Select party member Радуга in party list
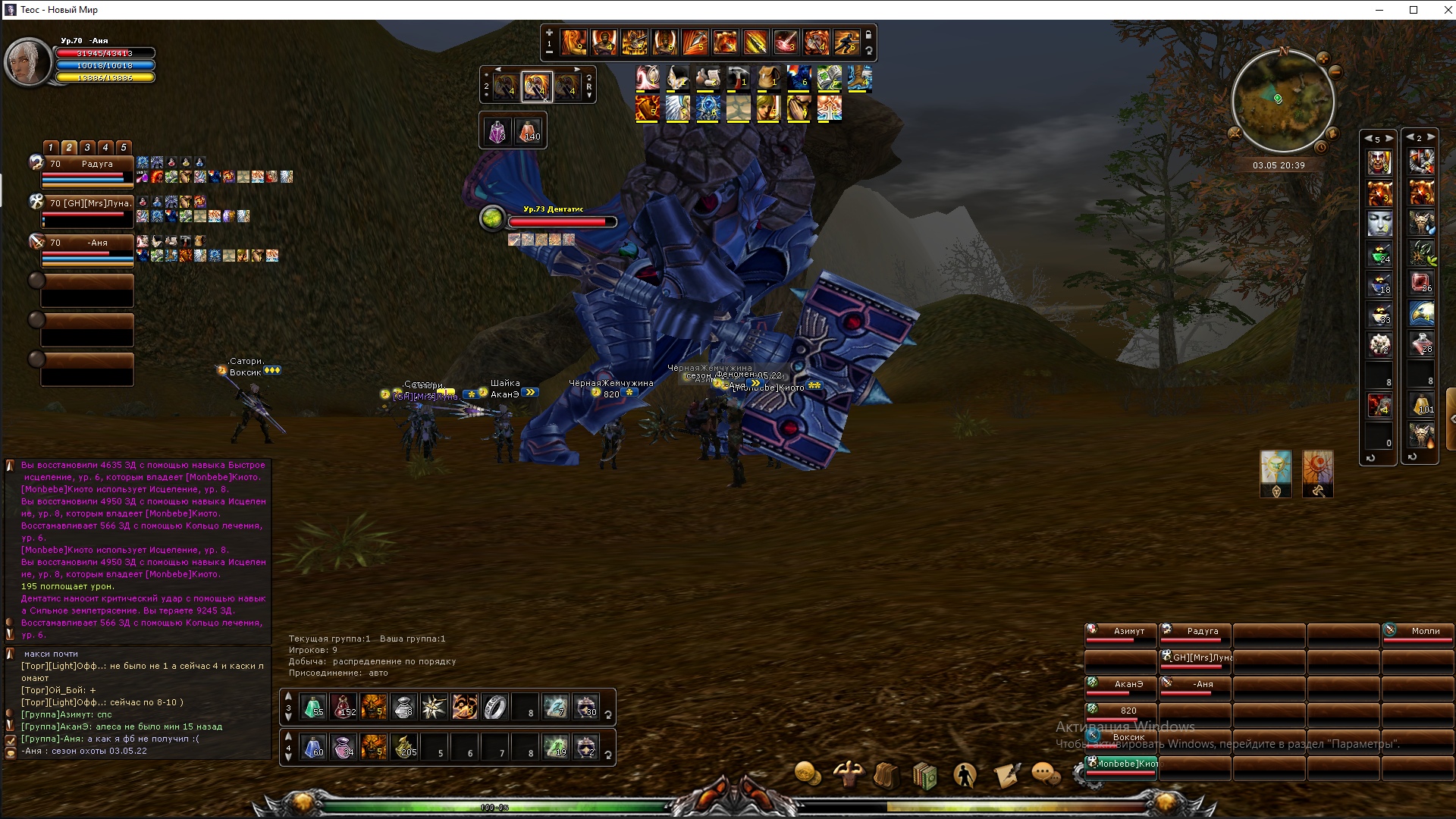 (87, 171)
